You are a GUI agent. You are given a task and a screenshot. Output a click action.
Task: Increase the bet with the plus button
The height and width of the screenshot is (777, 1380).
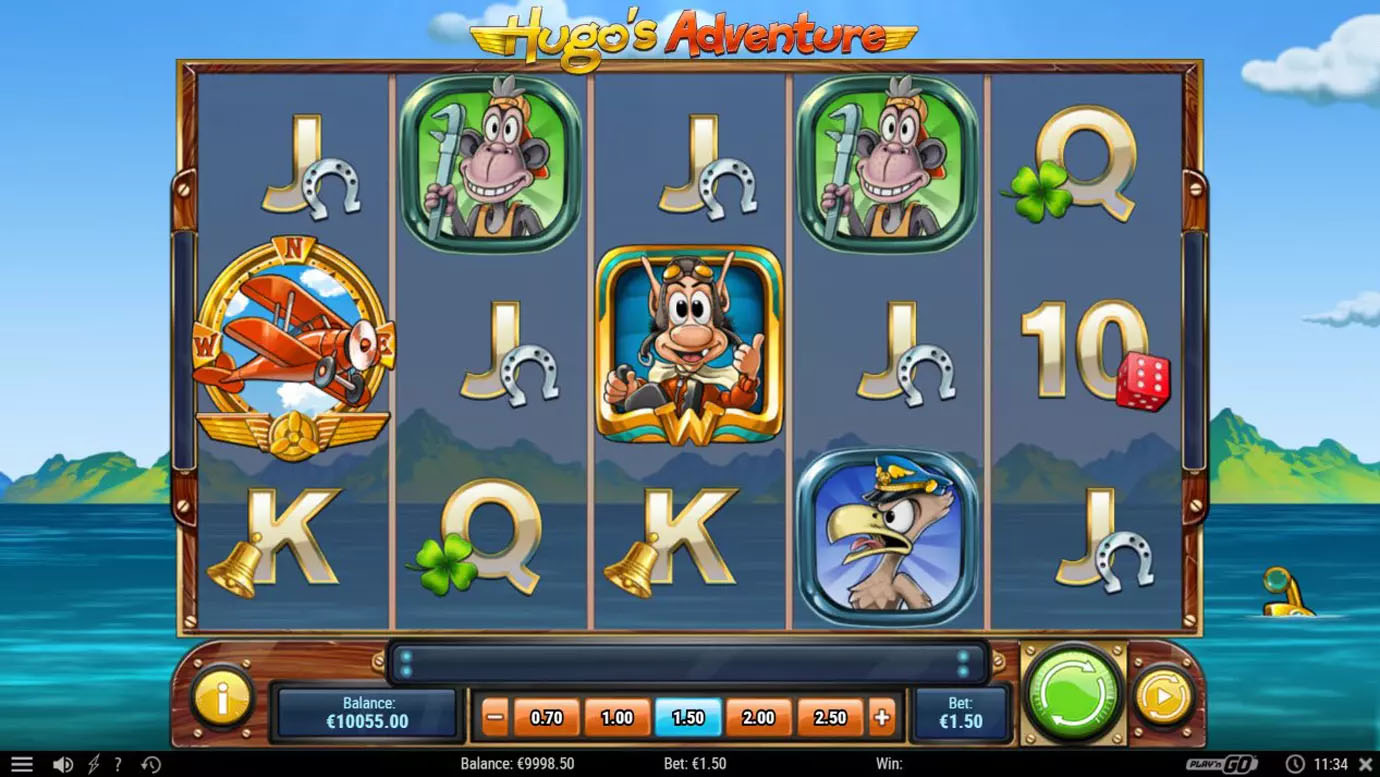click(882, 717)
